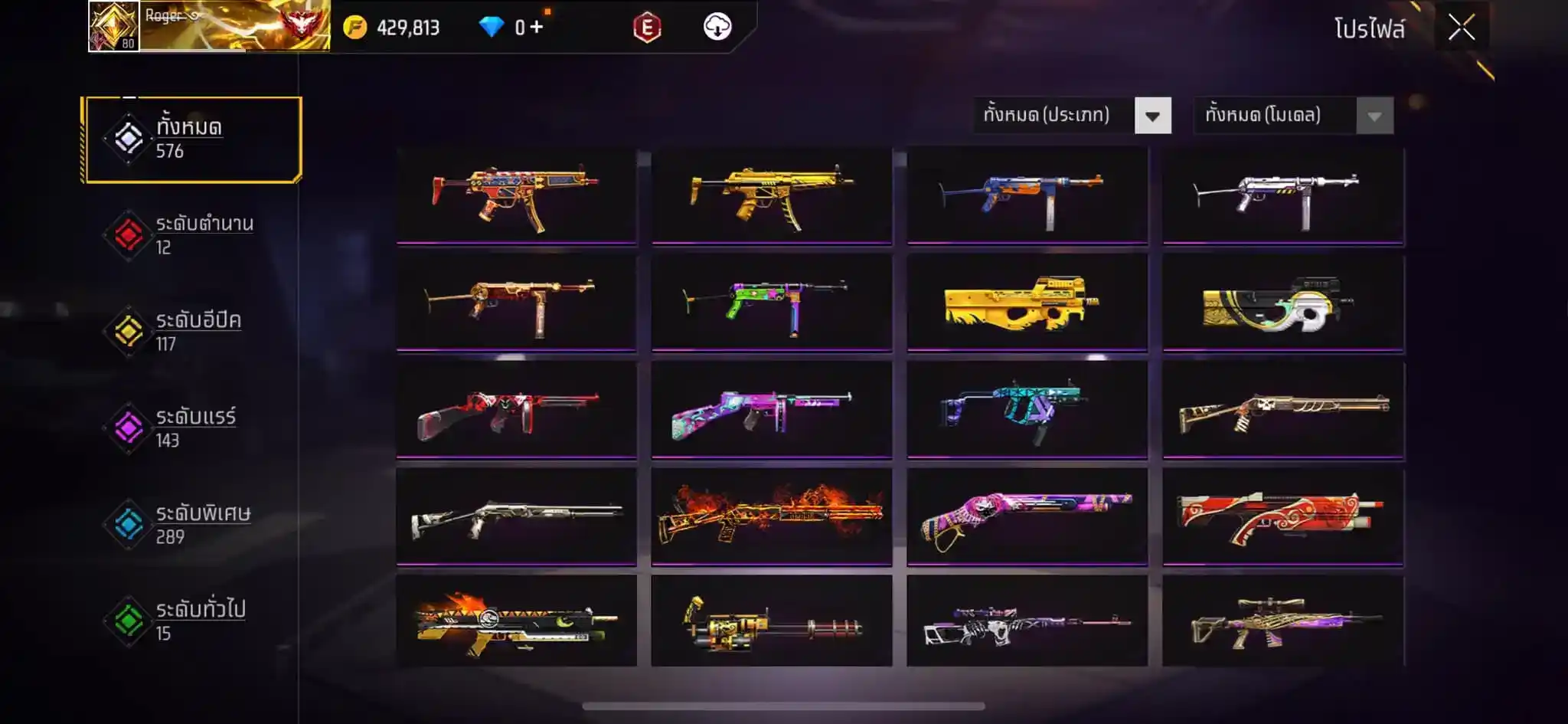Select the yellow P90 skin
1568x724 pixels.
click(x=1027, y=303)
